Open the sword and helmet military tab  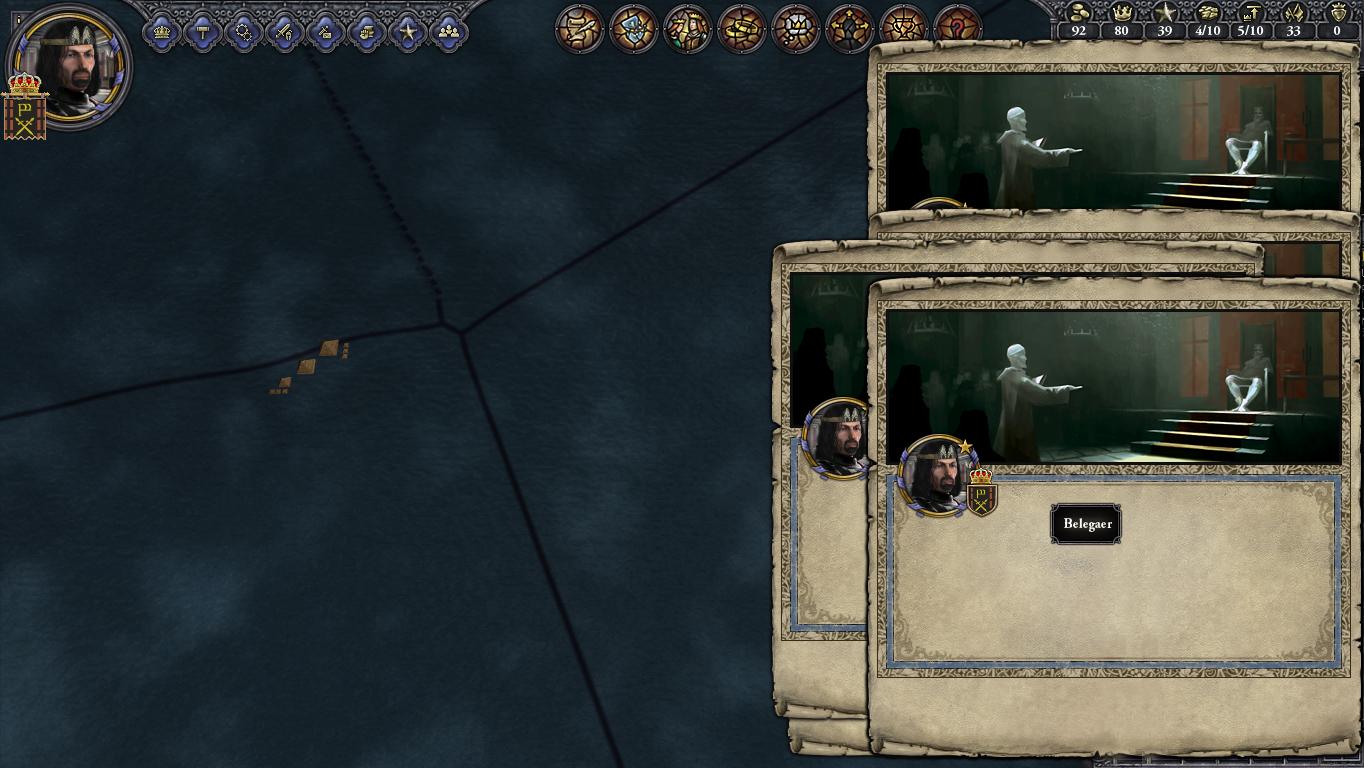(285, 32)
